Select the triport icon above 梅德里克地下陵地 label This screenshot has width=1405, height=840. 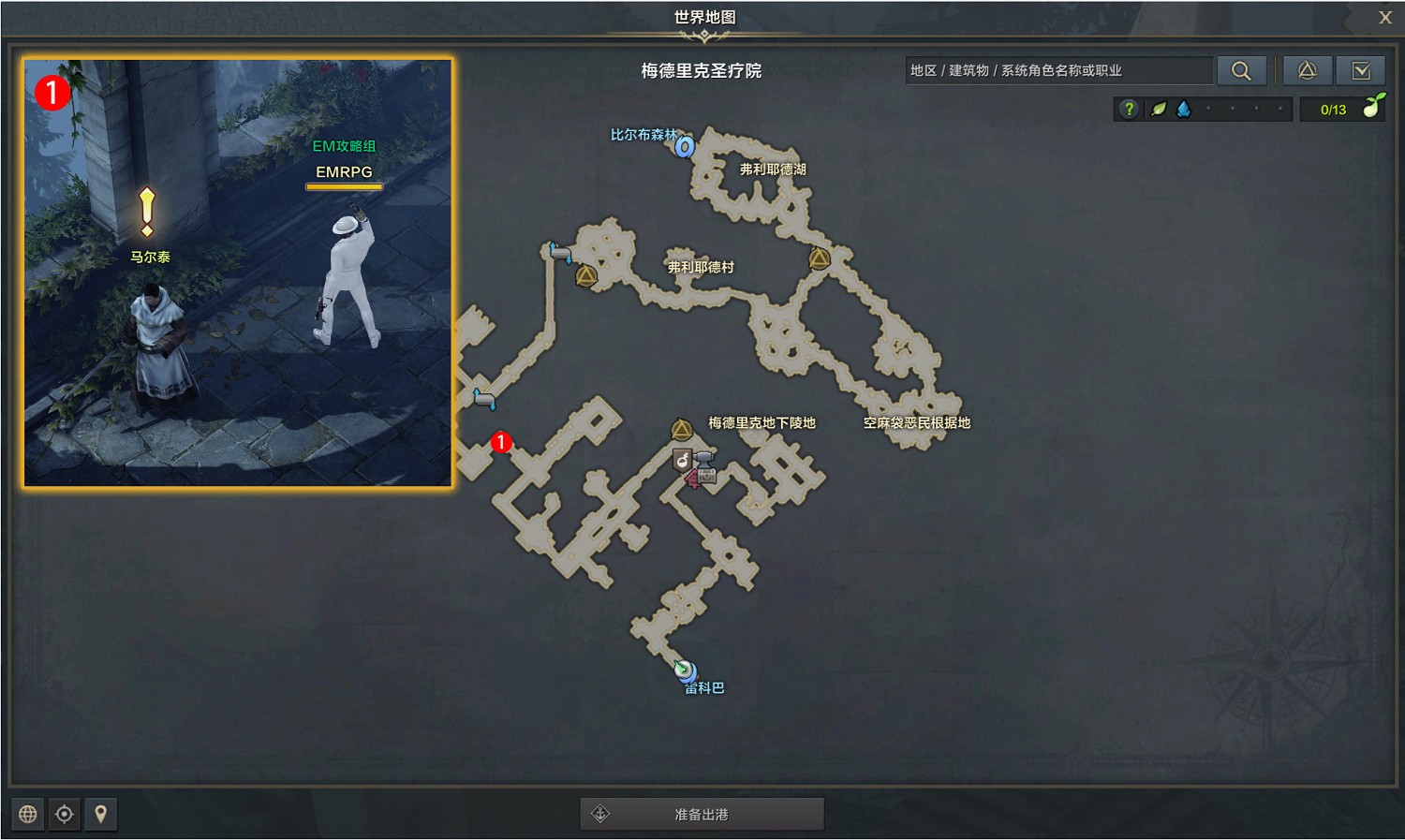click(679, 430)
